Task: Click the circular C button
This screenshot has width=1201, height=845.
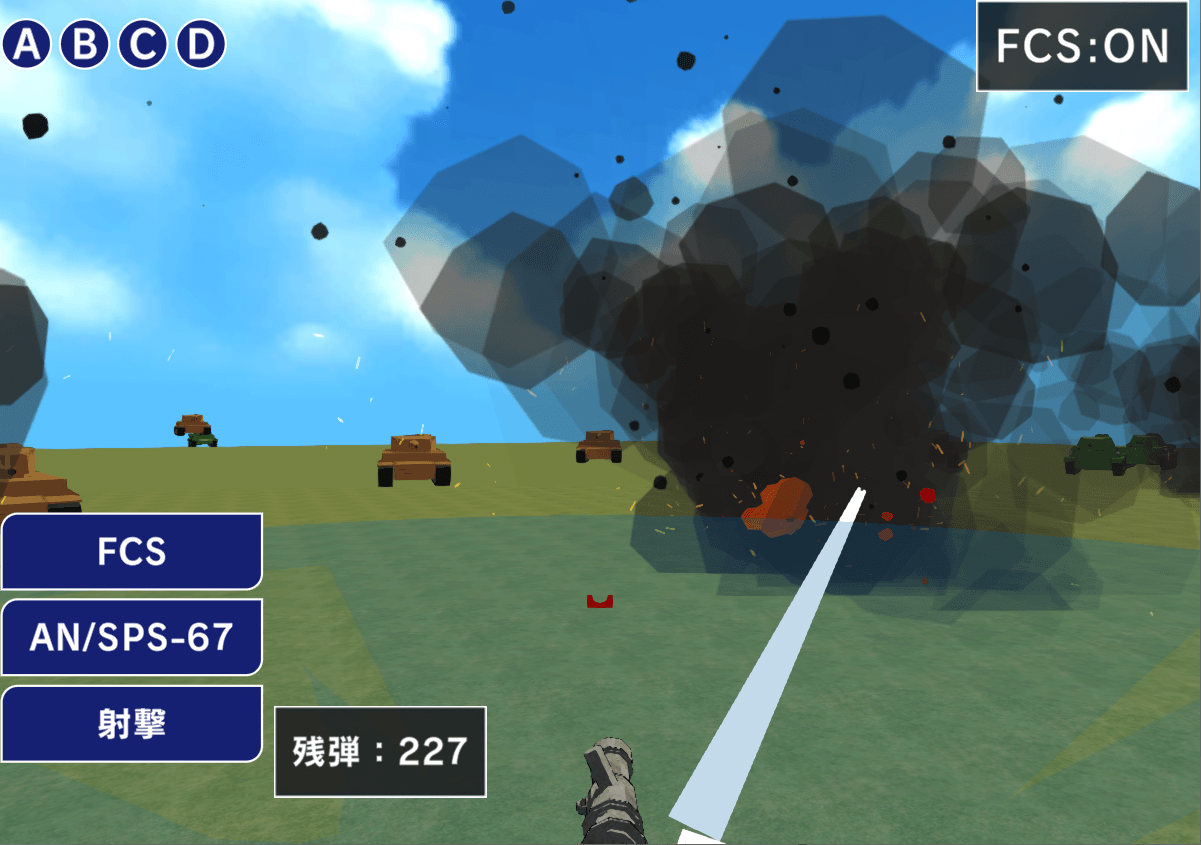Action: pos(143,44)
